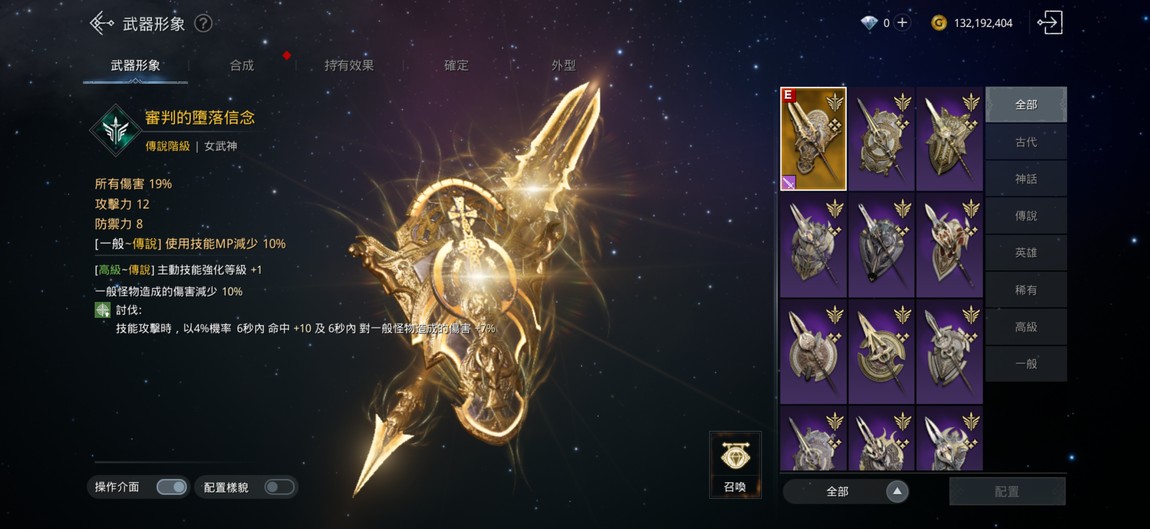Screen dimensions: 1150x529
Task: Open the 持有效果 tab
Action: click(349, 66)
